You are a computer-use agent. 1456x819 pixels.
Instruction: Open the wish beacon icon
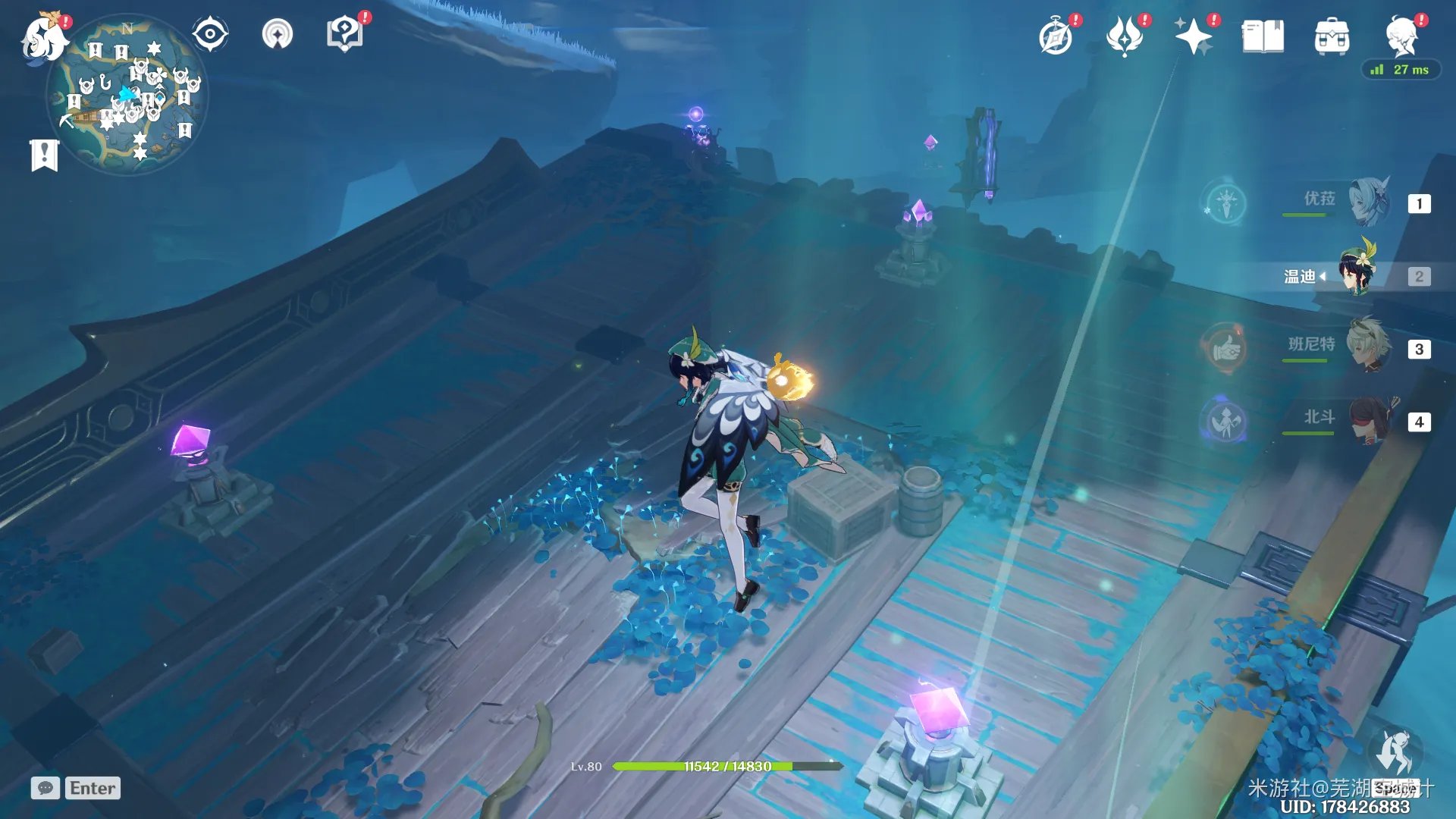coord(278,35)
